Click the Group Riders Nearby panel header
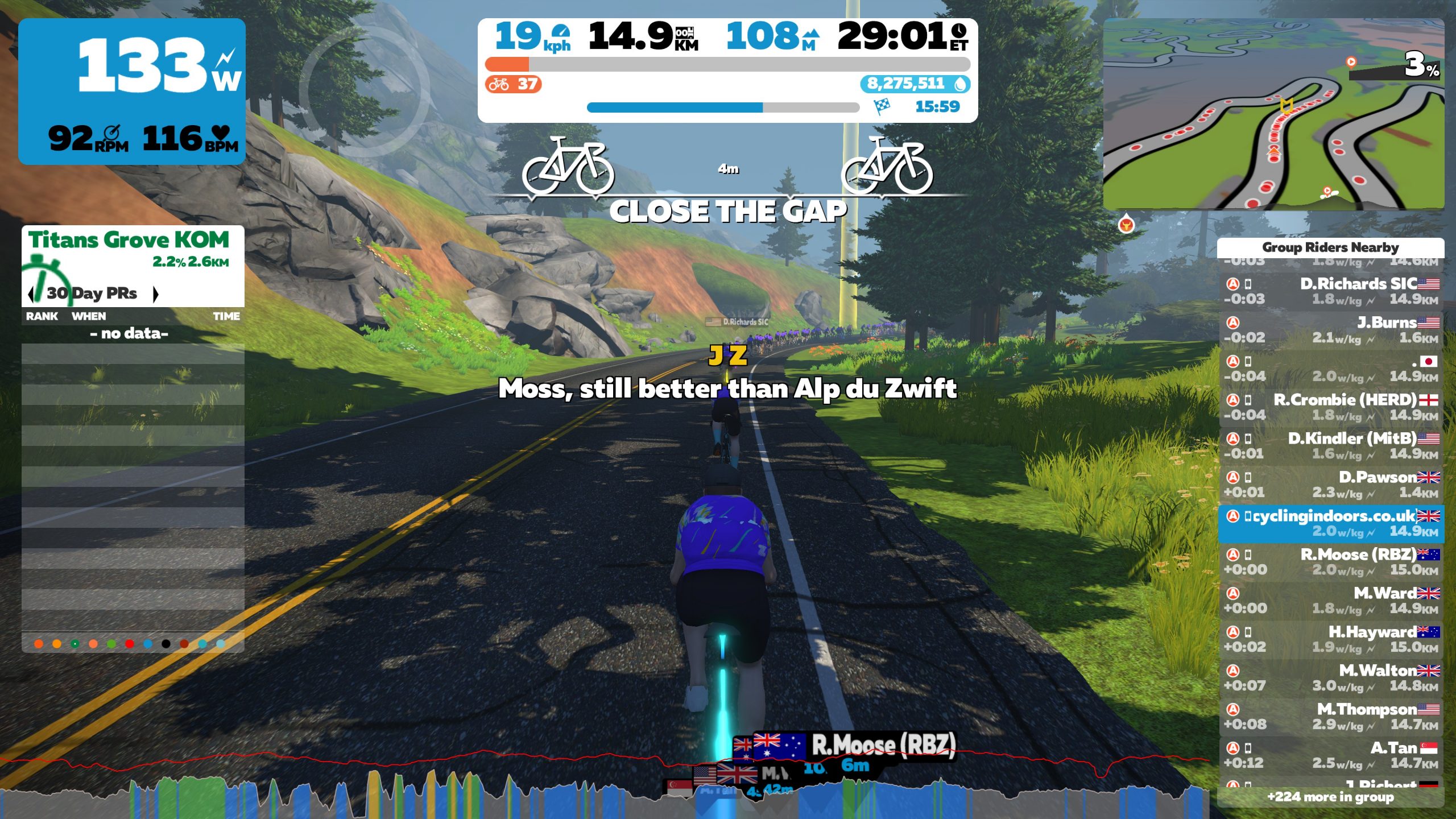 pos(1331,247)
